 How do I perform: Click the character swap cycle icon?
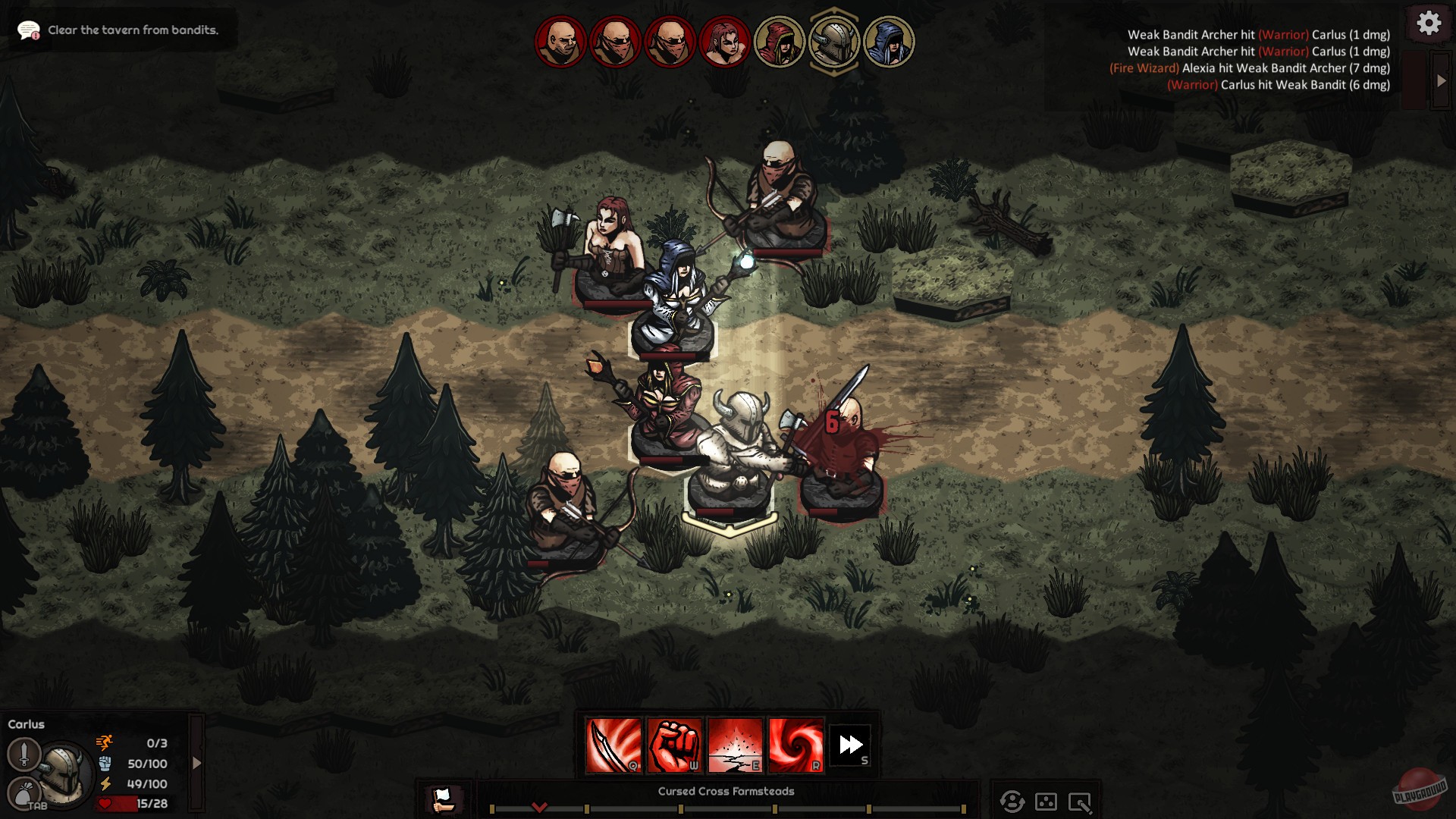(x=1012, y=802)
